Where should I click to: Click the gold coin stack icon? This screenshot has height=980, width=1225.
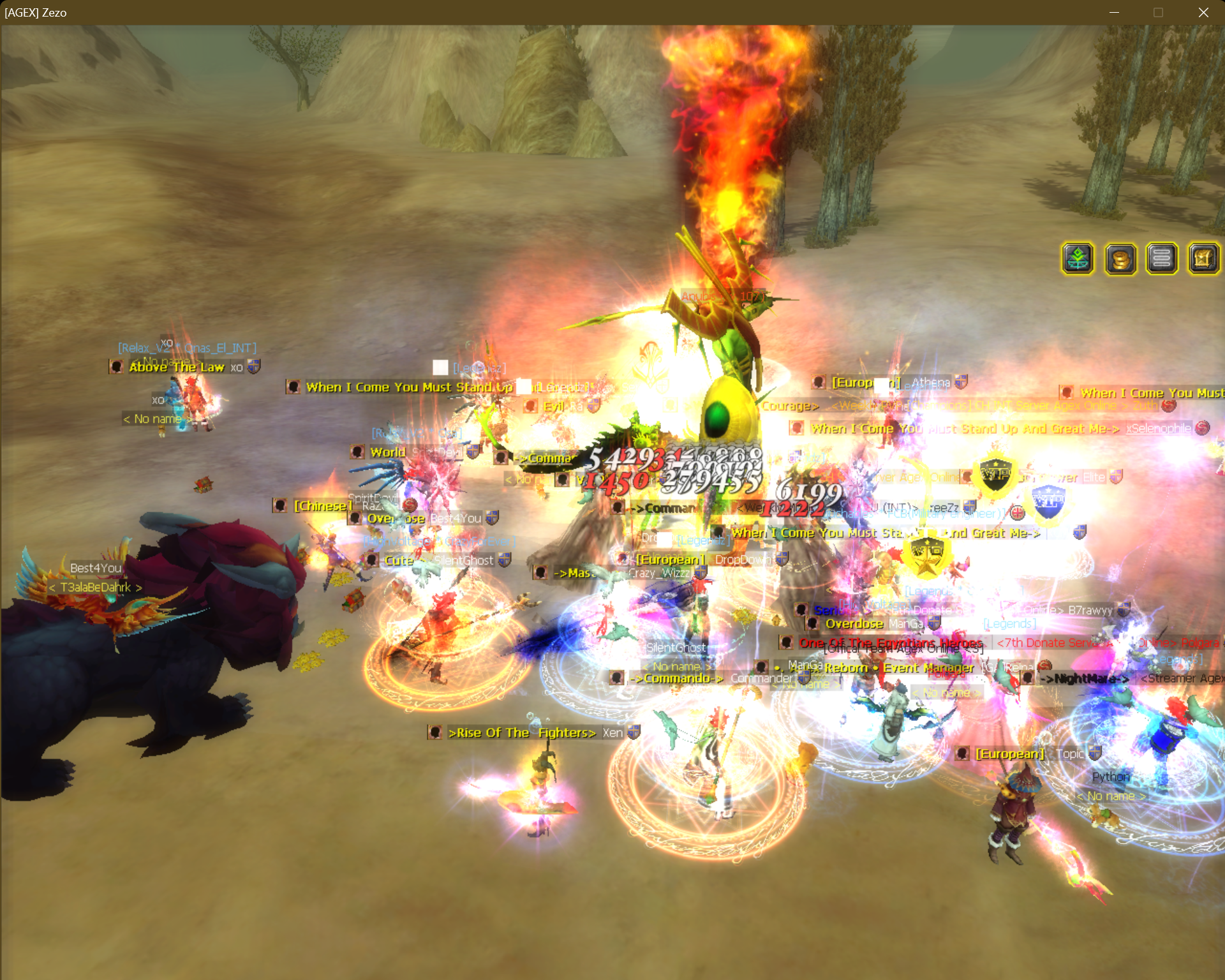1120,258
